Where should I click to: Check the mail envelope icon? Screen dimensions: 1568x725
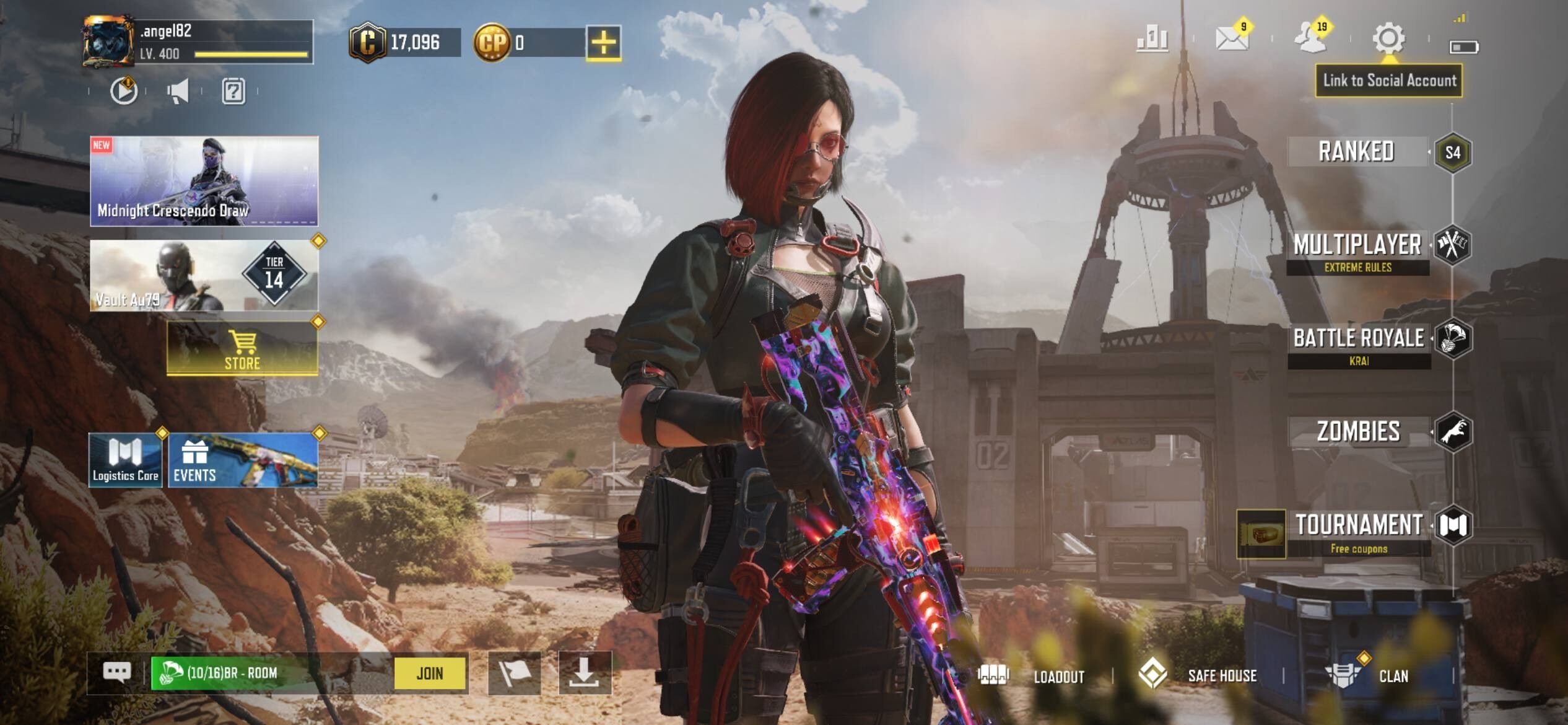[x=1231, y=39]
